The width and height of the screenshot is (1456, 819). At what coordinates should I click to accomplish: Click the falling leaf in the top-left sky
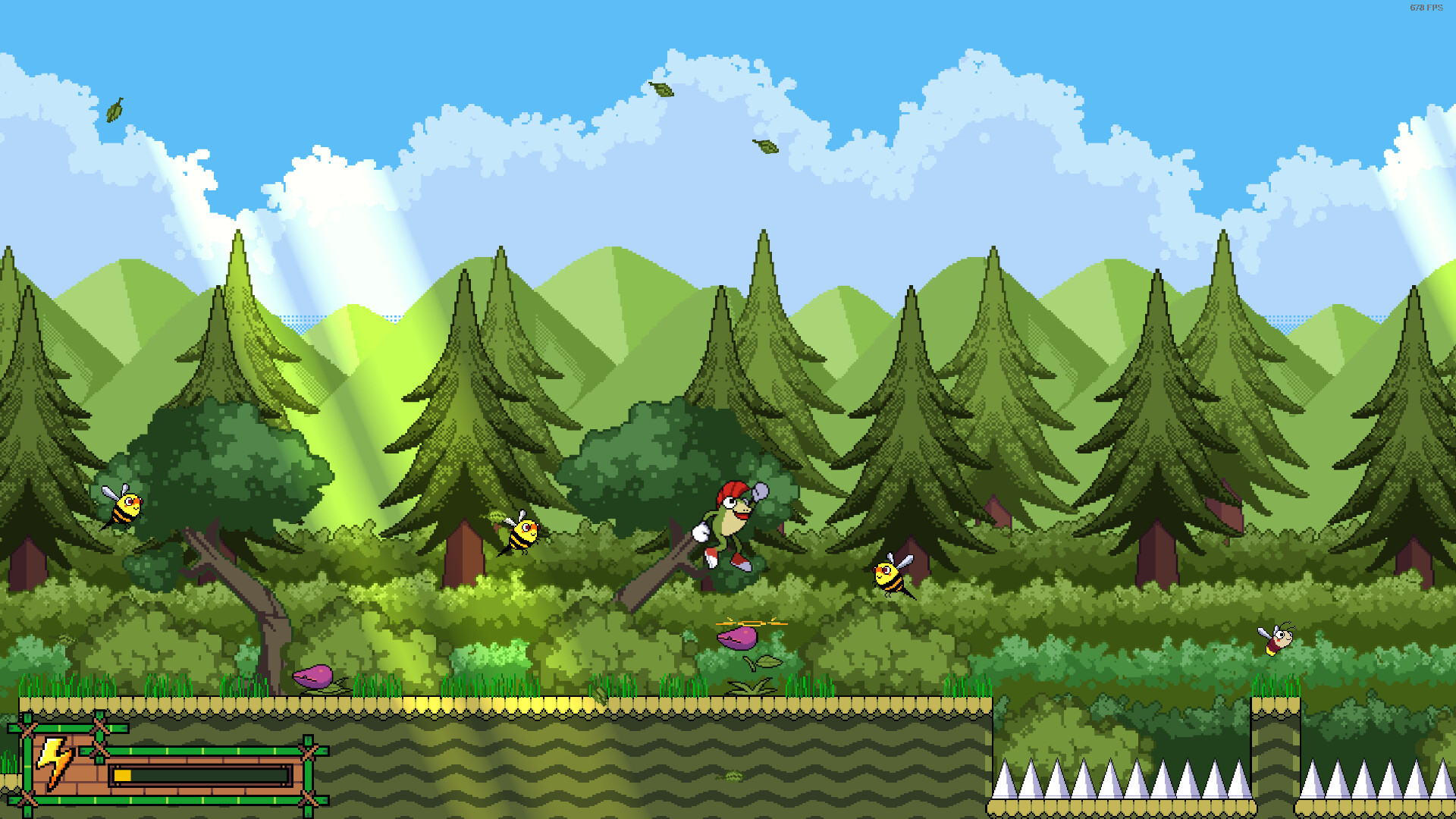tap(114, 108)
